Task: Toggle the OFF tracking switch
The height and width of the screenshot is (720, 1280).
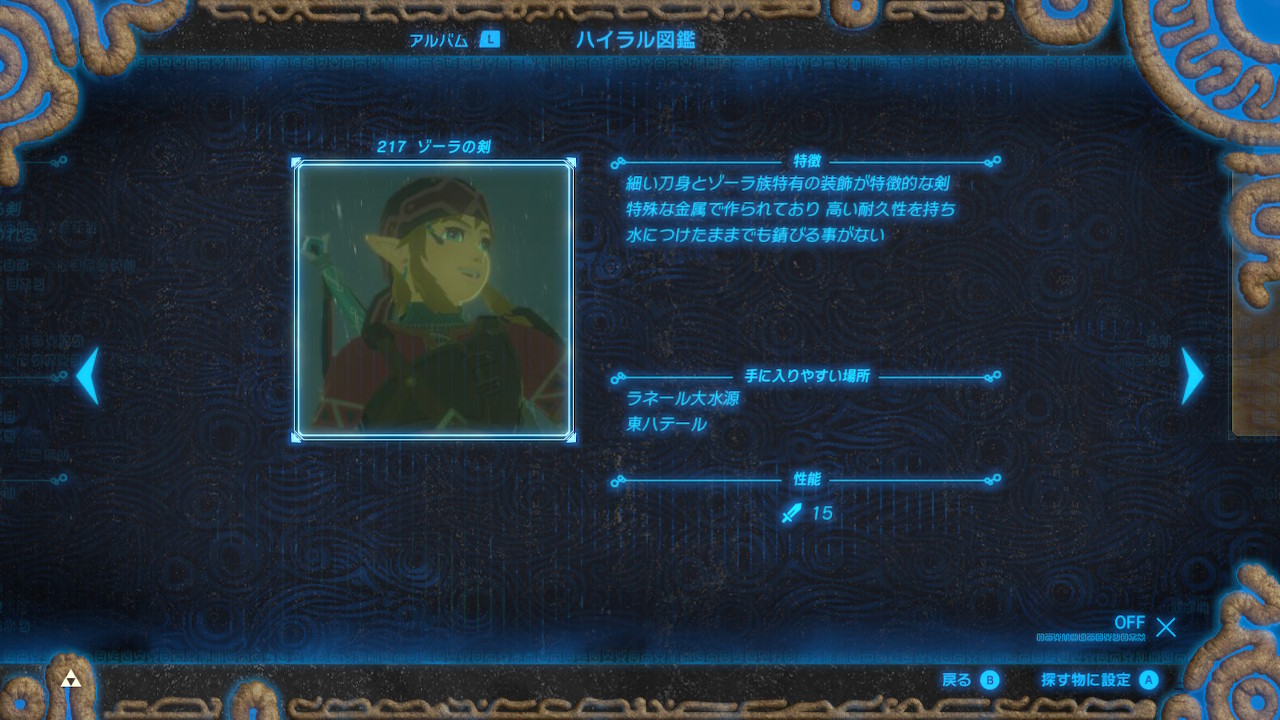Action: coord(1130,623)
